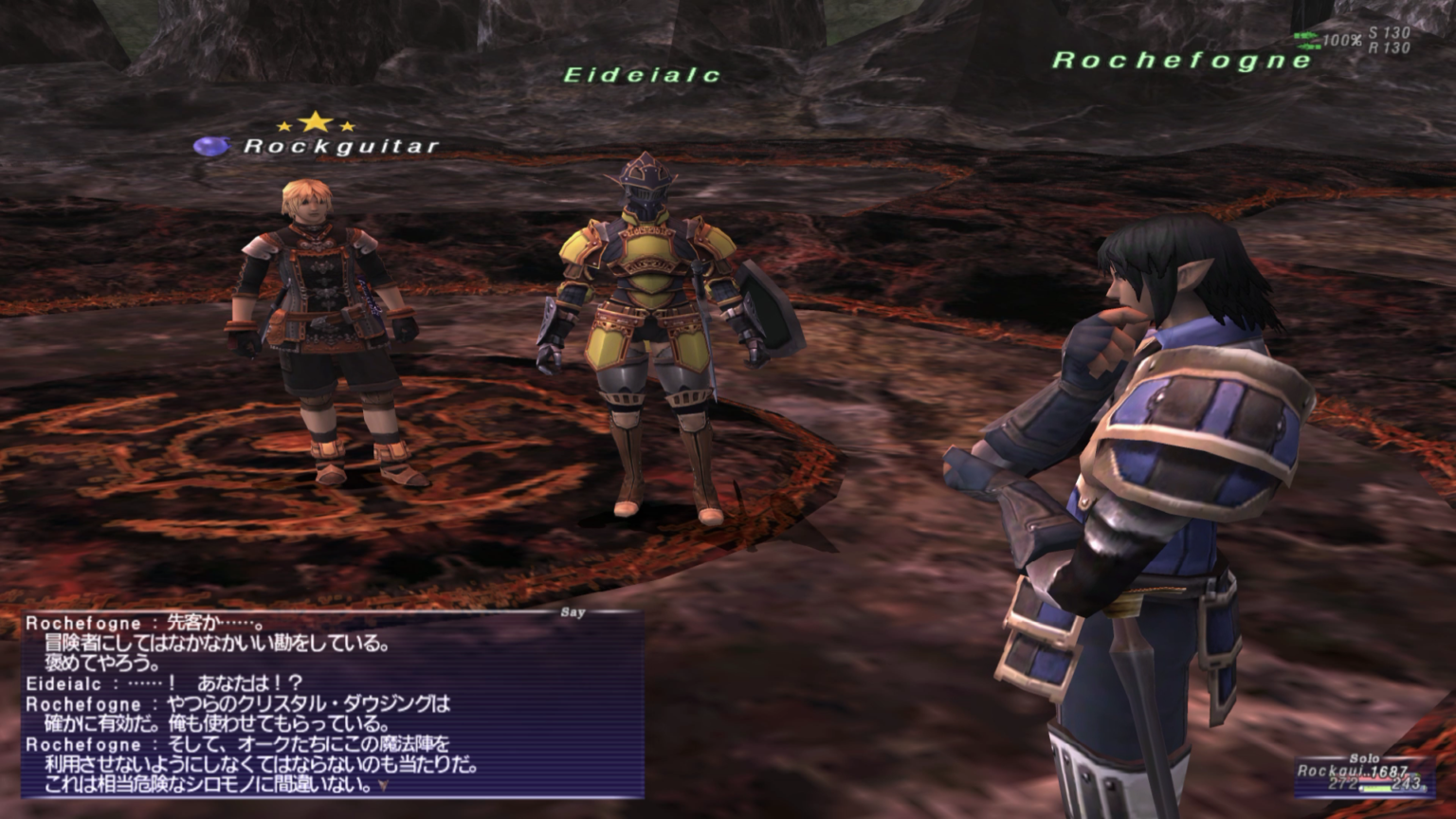Select the Rockgui name in the status window
1456x819 pixels.
coord(1333,770)
